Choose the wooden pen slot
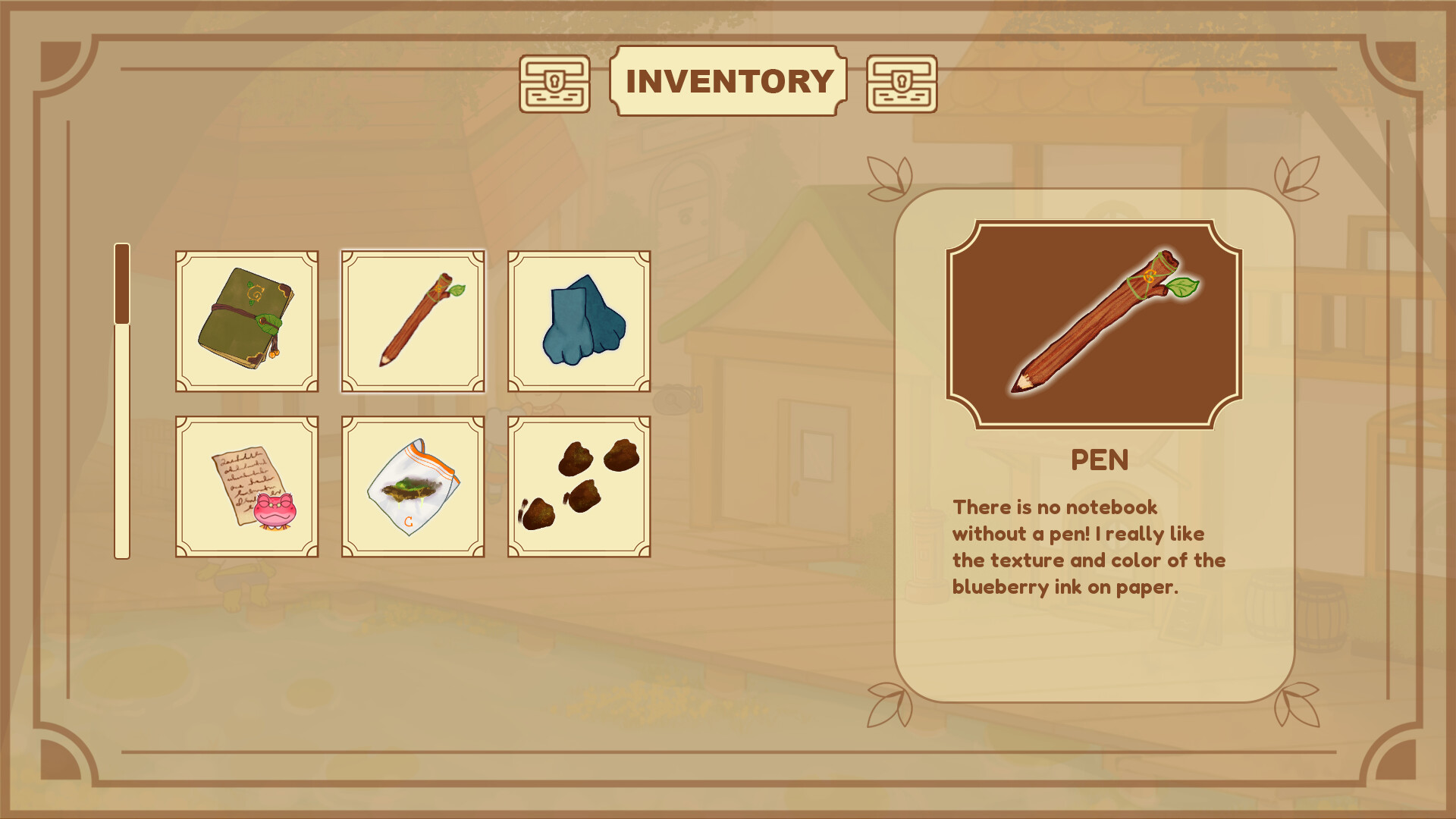 [x=413, y=321]
